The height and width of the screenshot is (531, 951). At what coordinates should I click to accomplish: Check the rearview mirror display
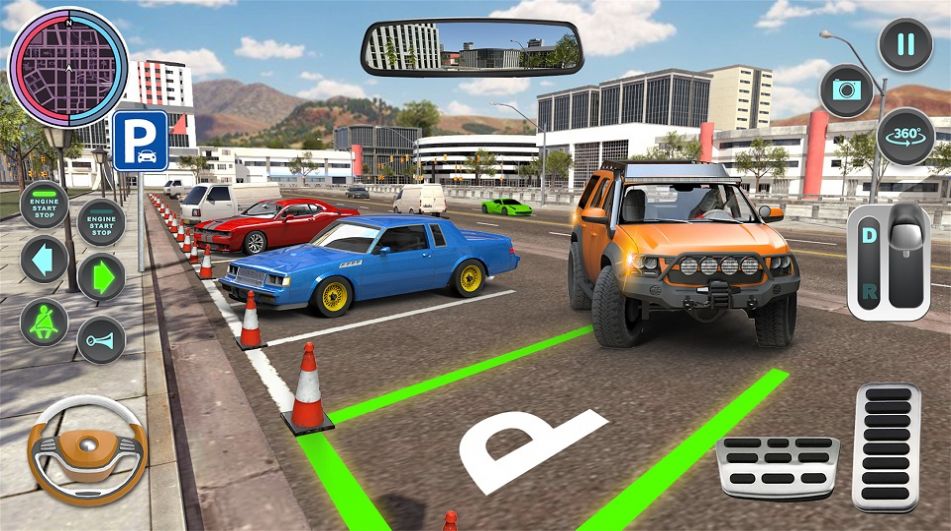pos(471,48)
